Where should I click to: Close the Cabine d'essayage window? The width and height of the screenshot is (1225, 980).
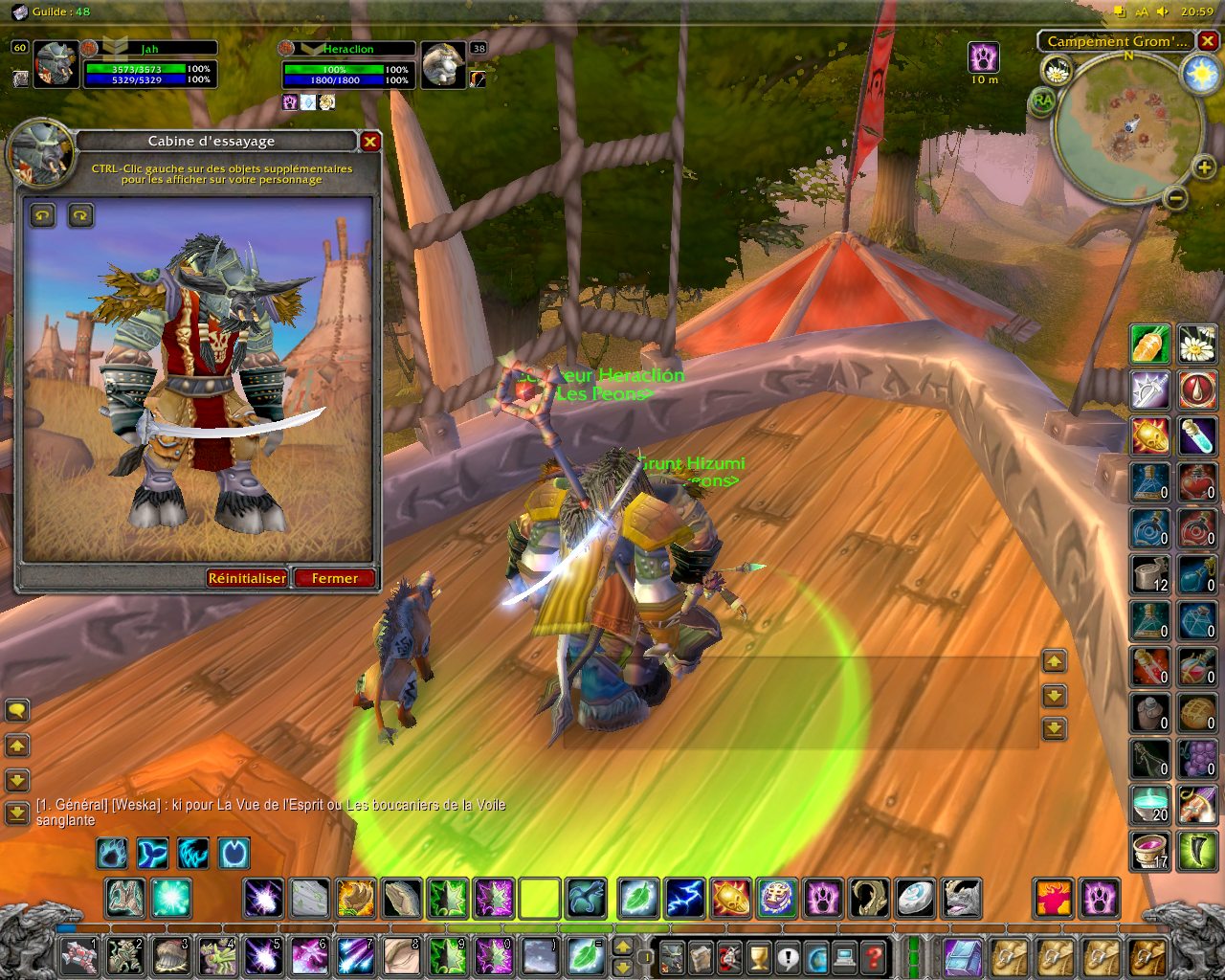click(369, 142)
